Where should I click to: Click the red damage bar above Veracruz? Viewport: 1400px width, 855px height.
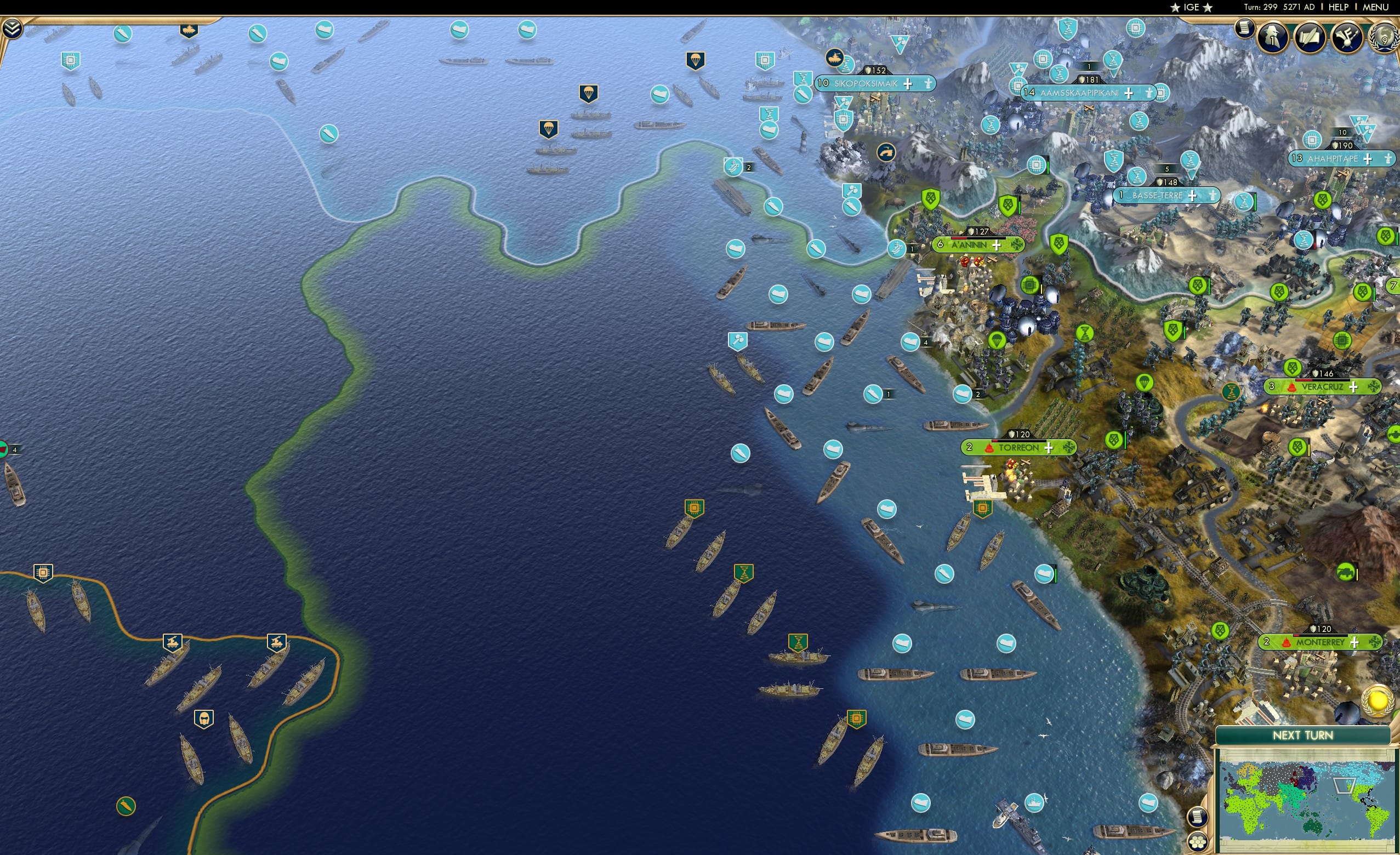[x=1304, y=380]
